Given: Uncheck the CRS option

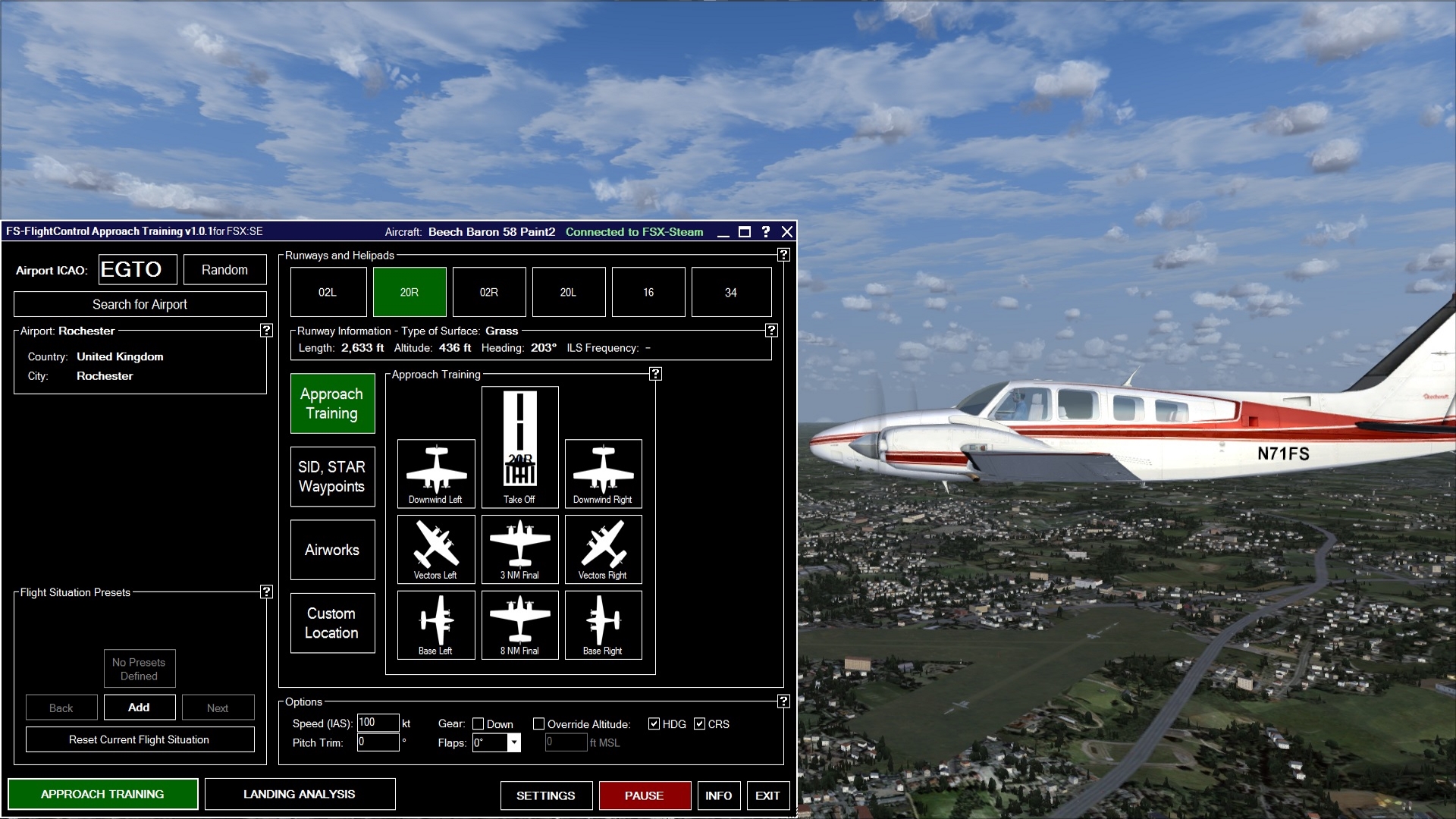Looking at the screenshot, I should [700, 723].
